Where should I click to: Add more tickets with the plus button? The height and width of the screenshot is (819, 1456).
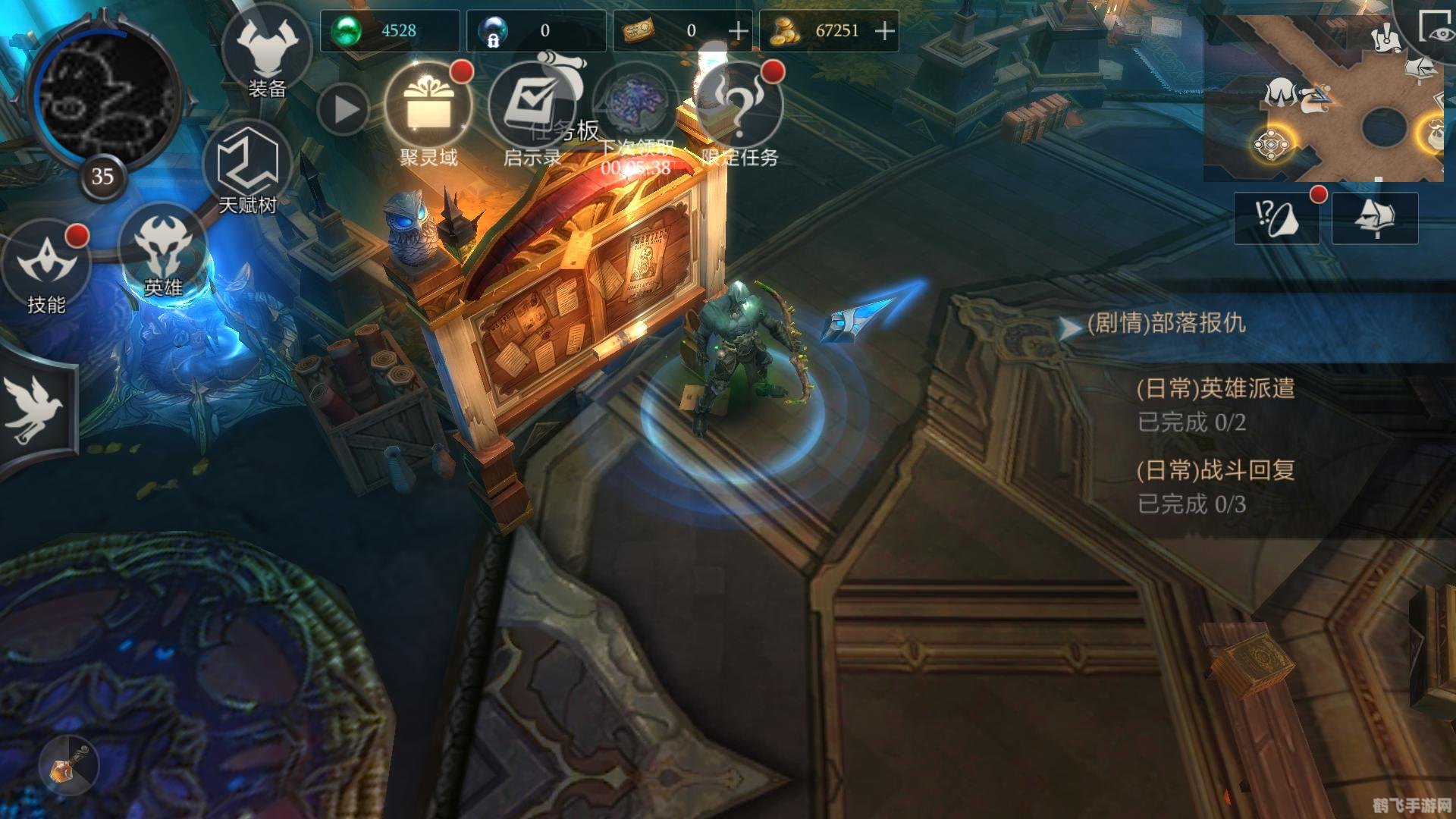click(x=738, y=31)
